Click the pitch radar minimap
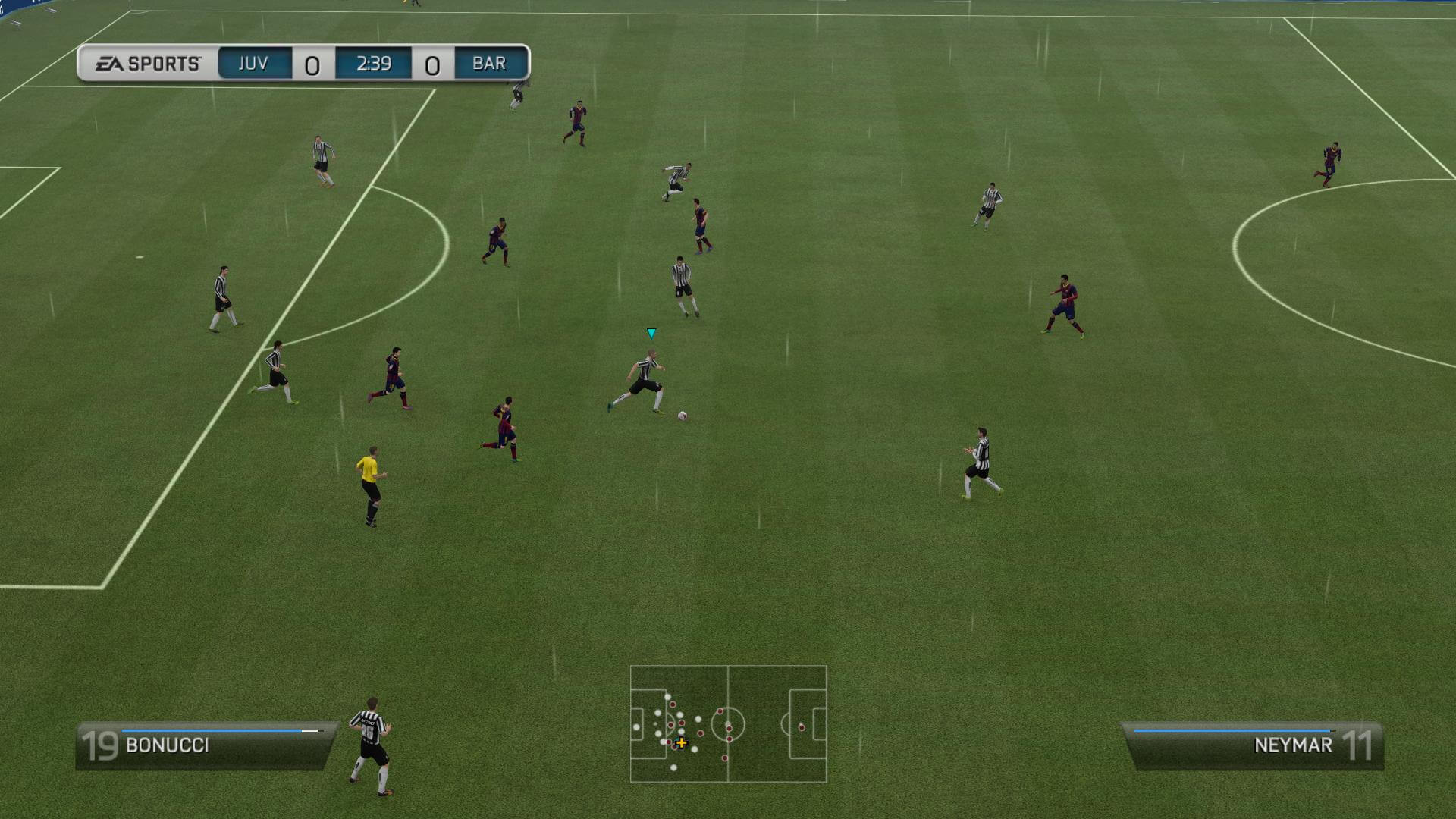1456x819 pixels. pos(728,723)
